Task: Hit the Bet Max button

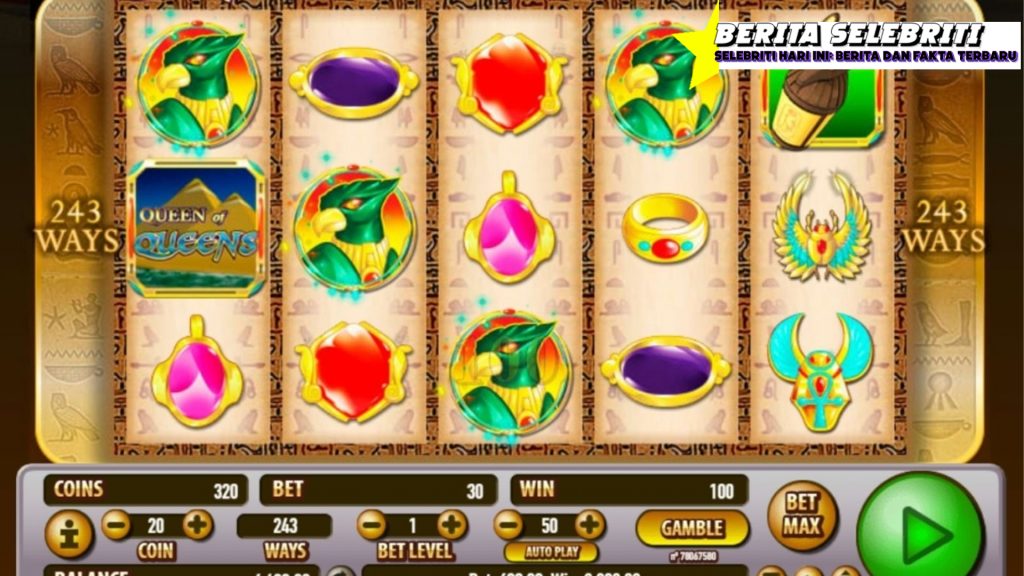Action: [802, 515]
